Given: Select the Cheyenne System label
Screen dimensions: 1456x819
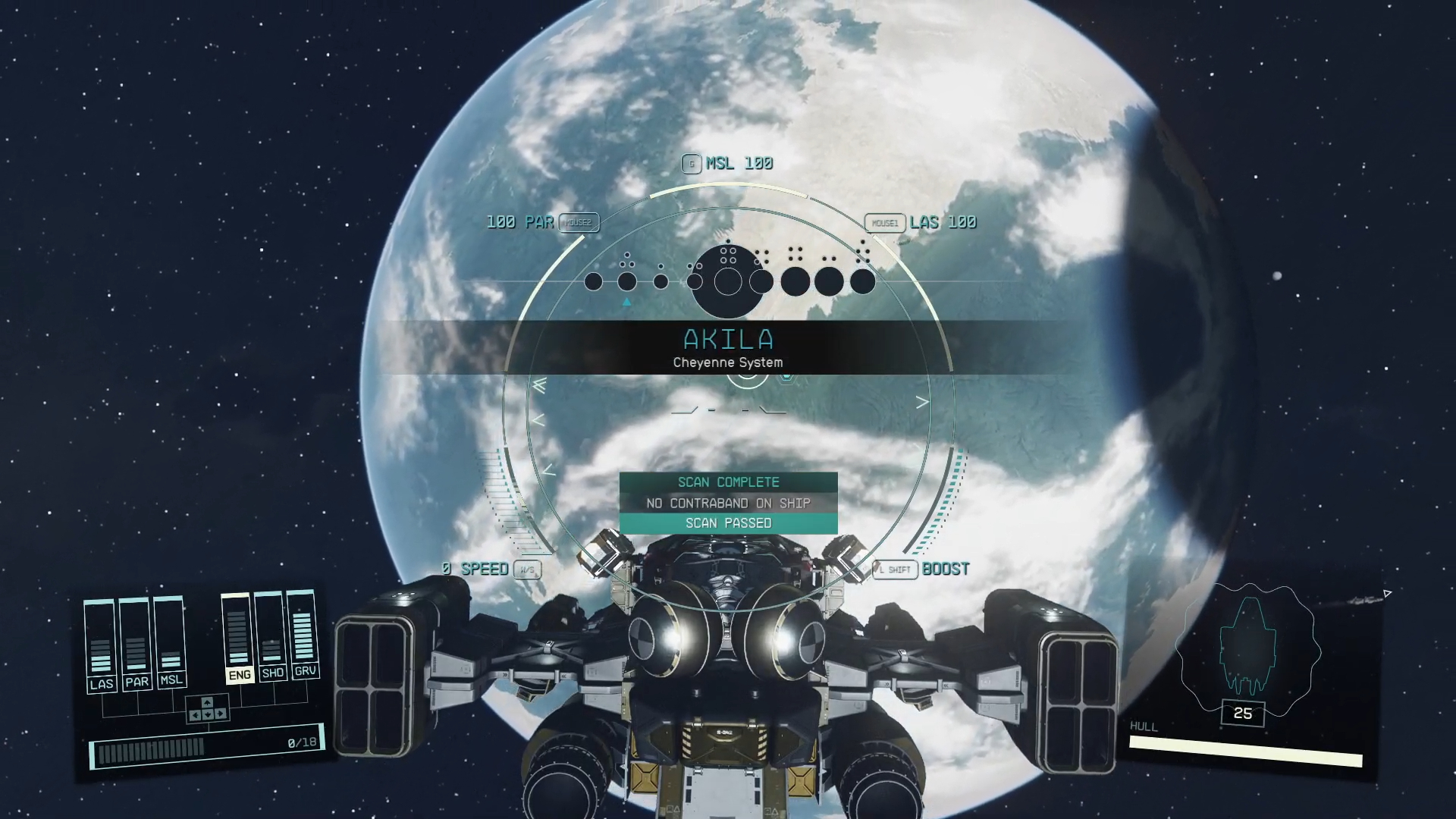Looking at the screenshot, I should tap(728, 362).
